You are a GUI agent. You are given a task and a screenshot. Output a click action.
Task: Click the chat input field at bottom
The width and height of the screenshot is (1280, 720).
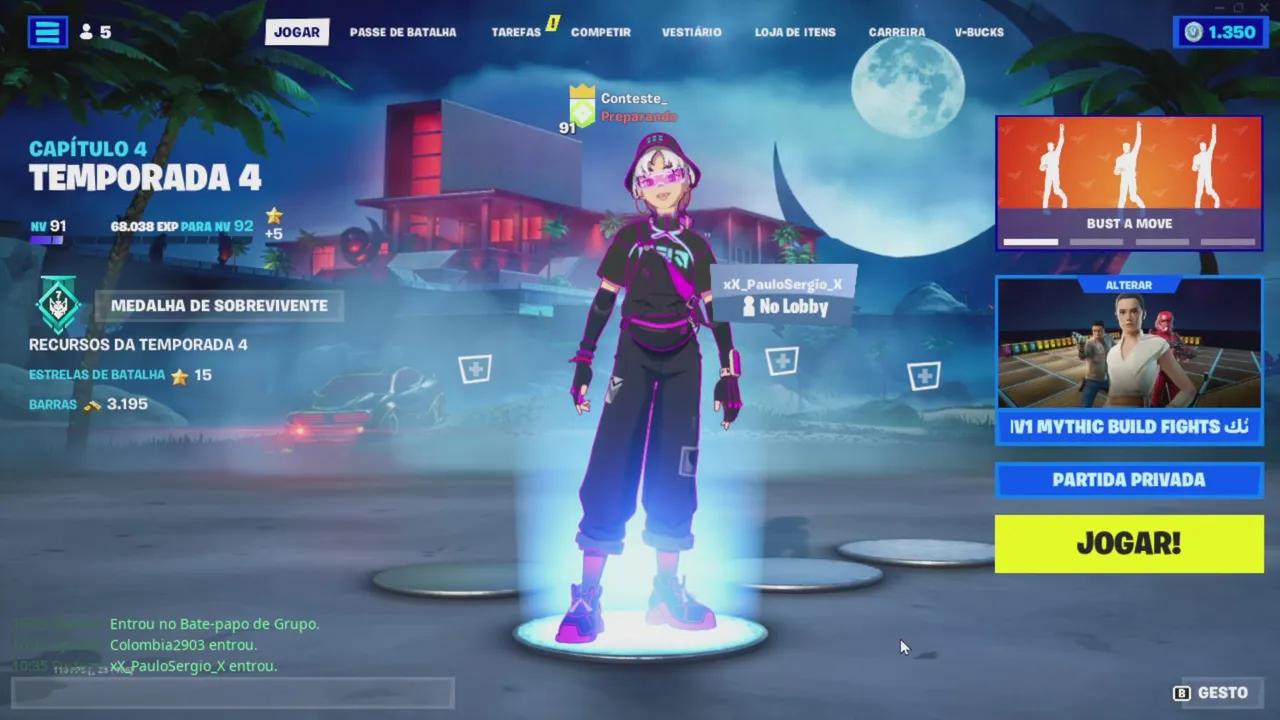232,692
